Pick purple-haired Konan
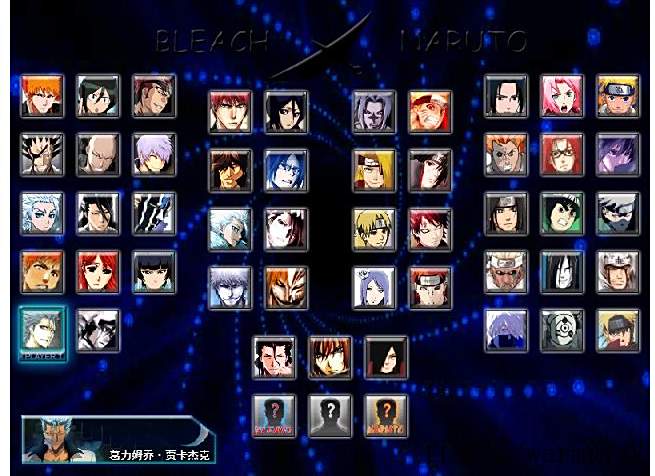The height and width of the screenshot is (476, 655). pos(373,287)
